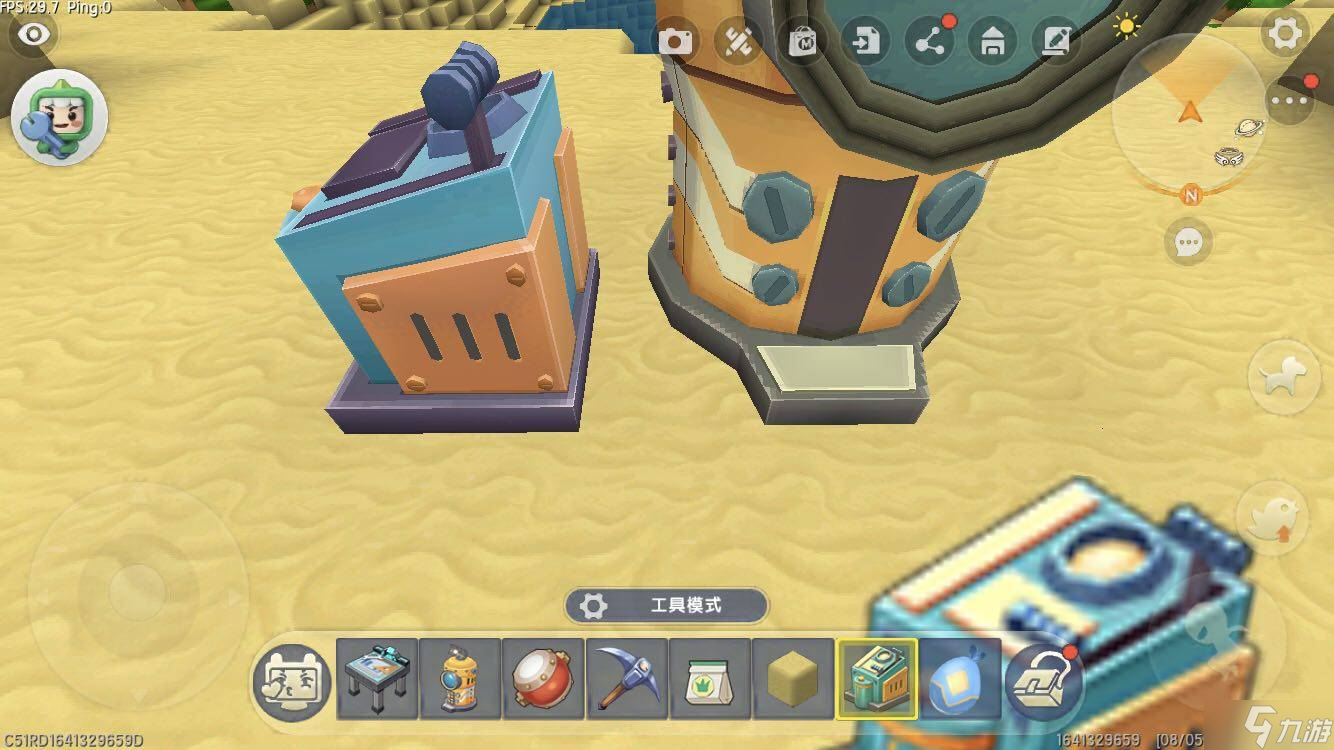The image size is (1334, 750).
Task: Open the developer avatar with wrench
Action: click(x=59, y=119)
